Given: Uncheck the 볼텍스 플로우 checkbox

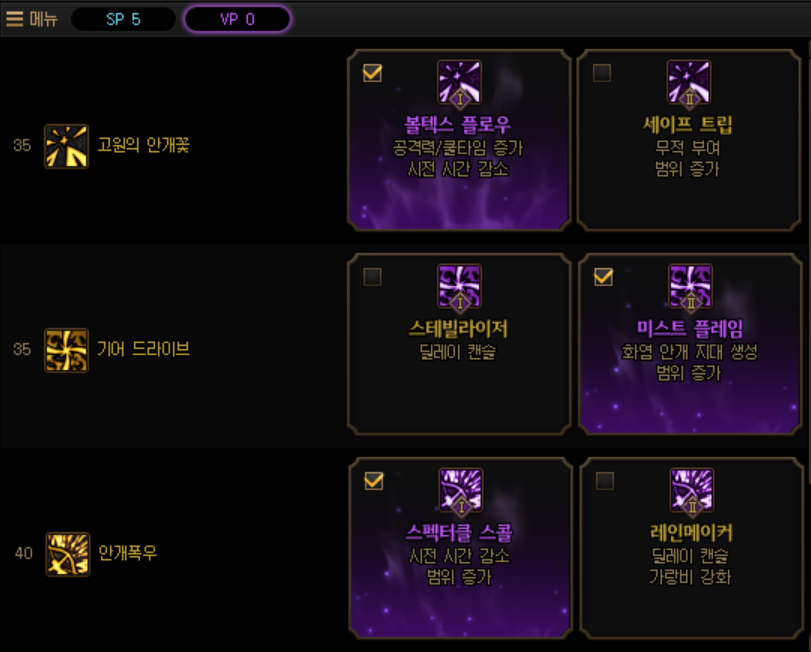Looking at the screenshot, I should pos(372,73).
